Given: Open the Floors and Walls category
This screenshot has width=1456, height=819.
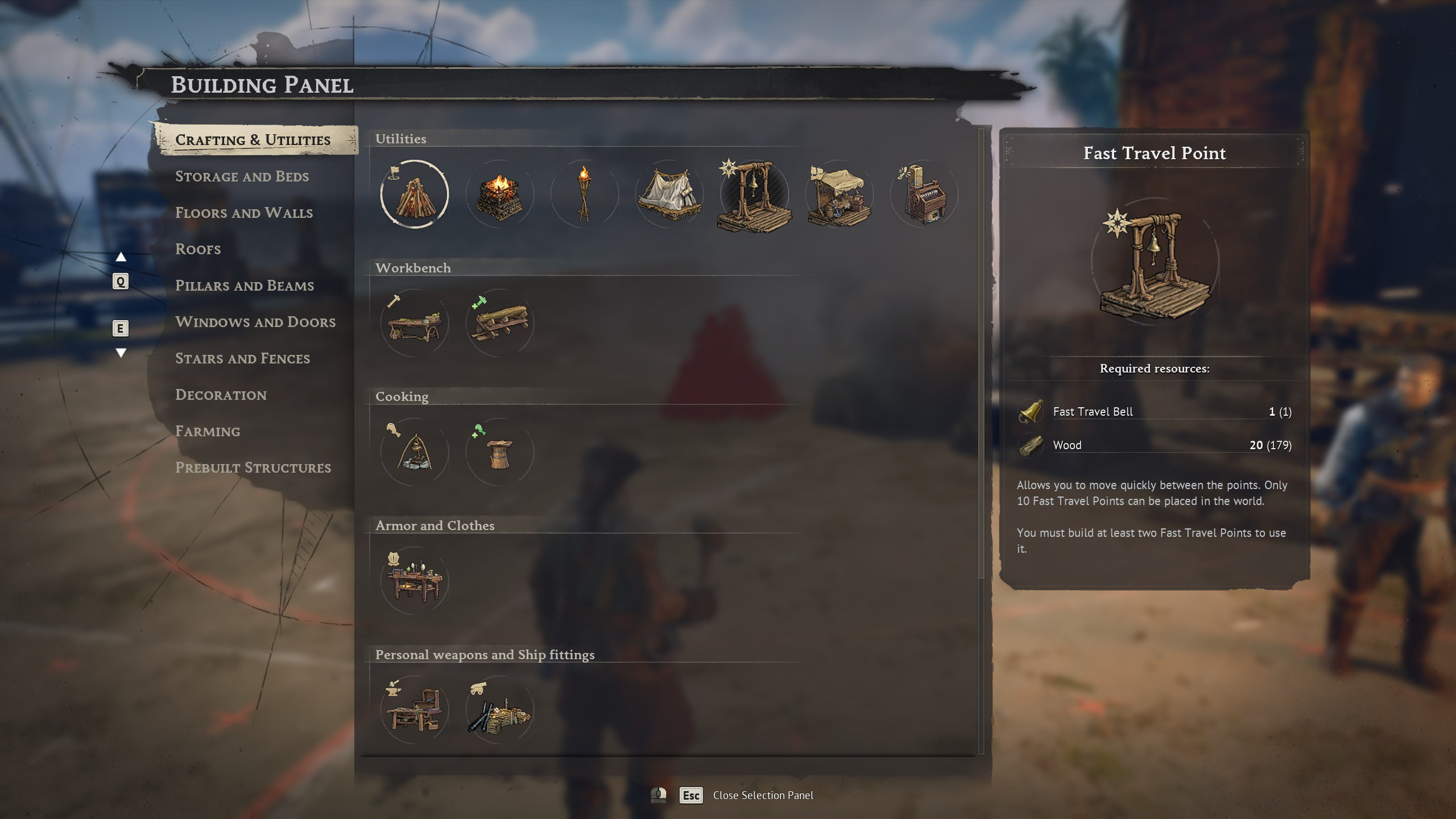Looking at the screenshot, I should [244, 213].
